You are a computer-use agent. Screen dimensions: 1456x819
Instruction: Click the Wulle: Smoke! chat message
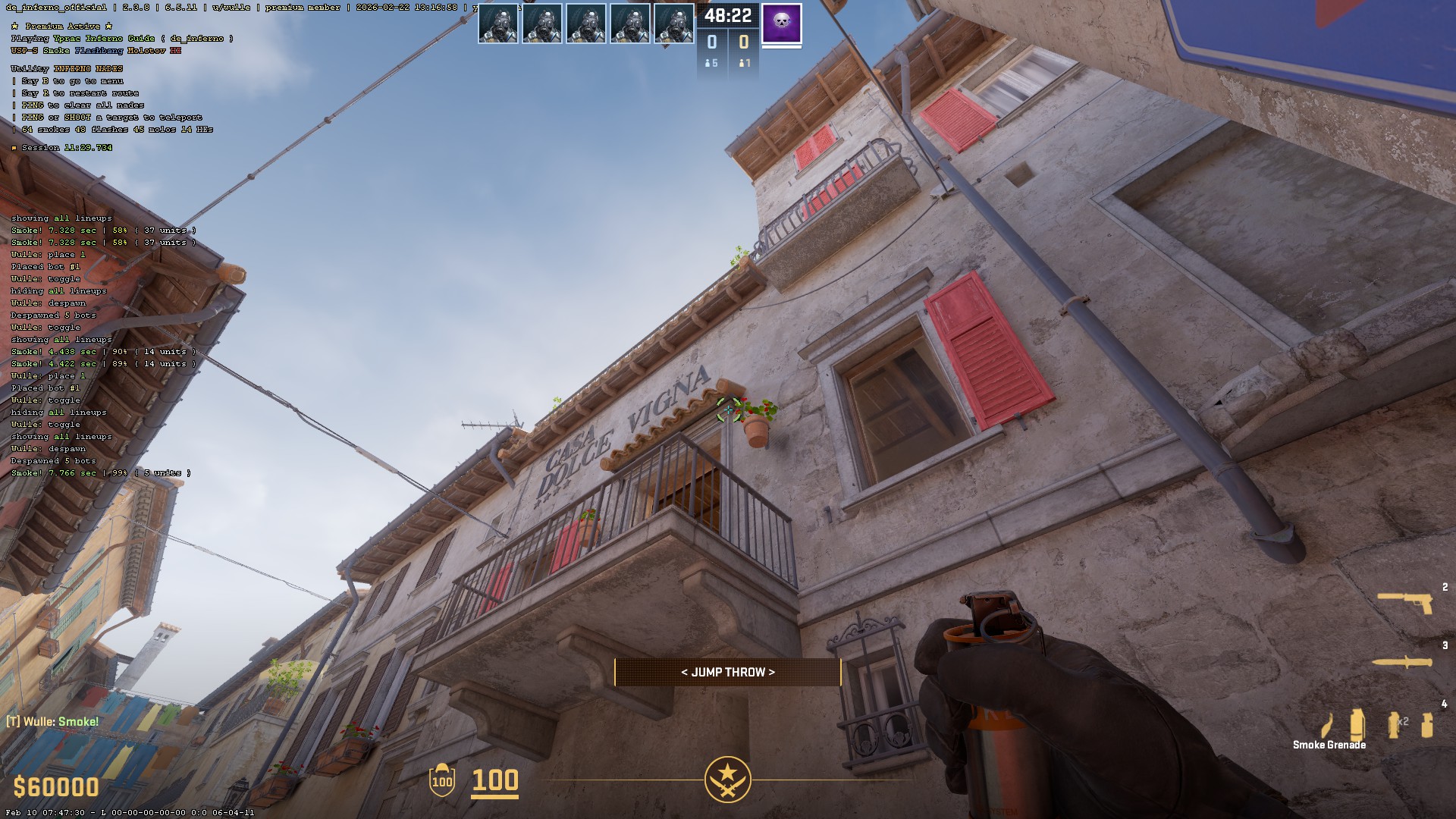(53, 721)
